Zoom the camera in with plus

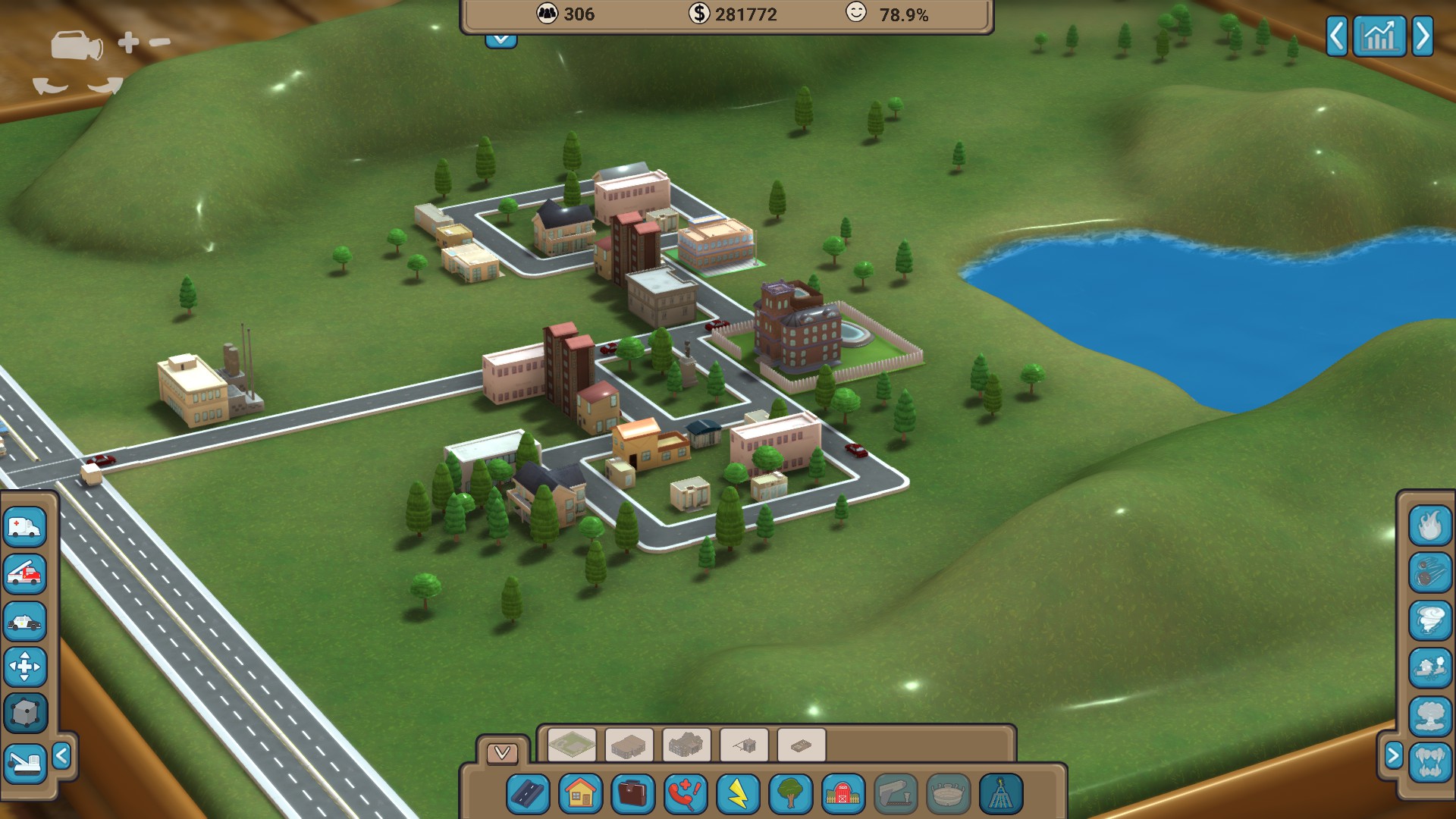pos(128,42)
